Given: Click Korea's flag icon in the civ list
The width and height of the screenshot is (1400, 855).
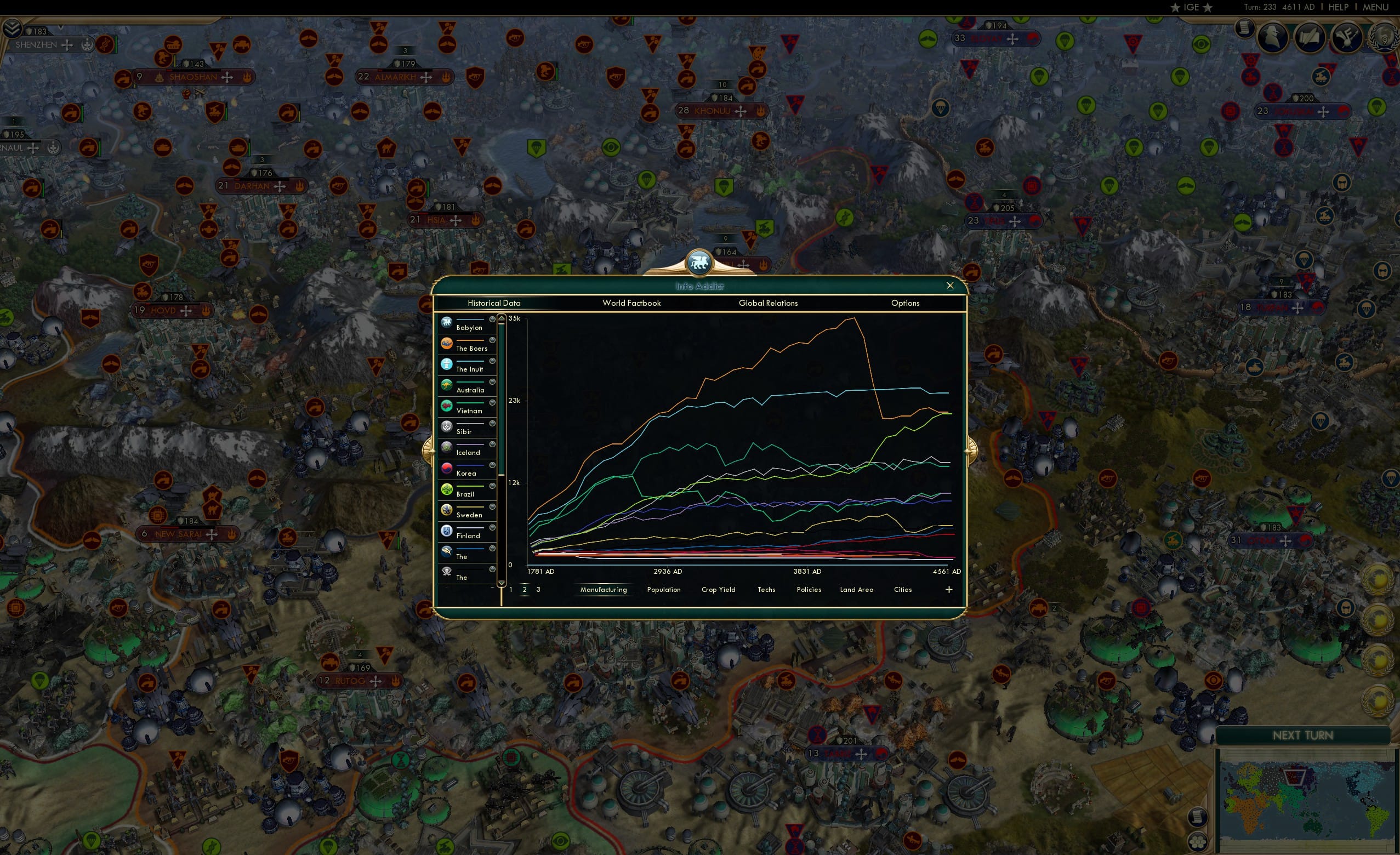Looking at the screenshot, I should (447, 468).
